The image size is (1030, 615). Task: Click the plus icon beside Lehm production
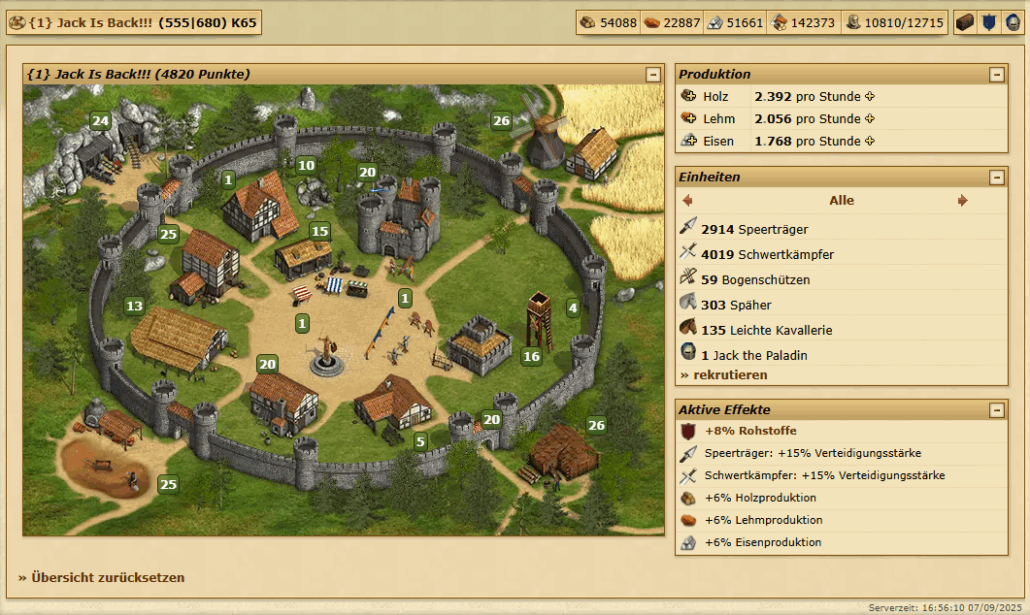coord(870,119)
